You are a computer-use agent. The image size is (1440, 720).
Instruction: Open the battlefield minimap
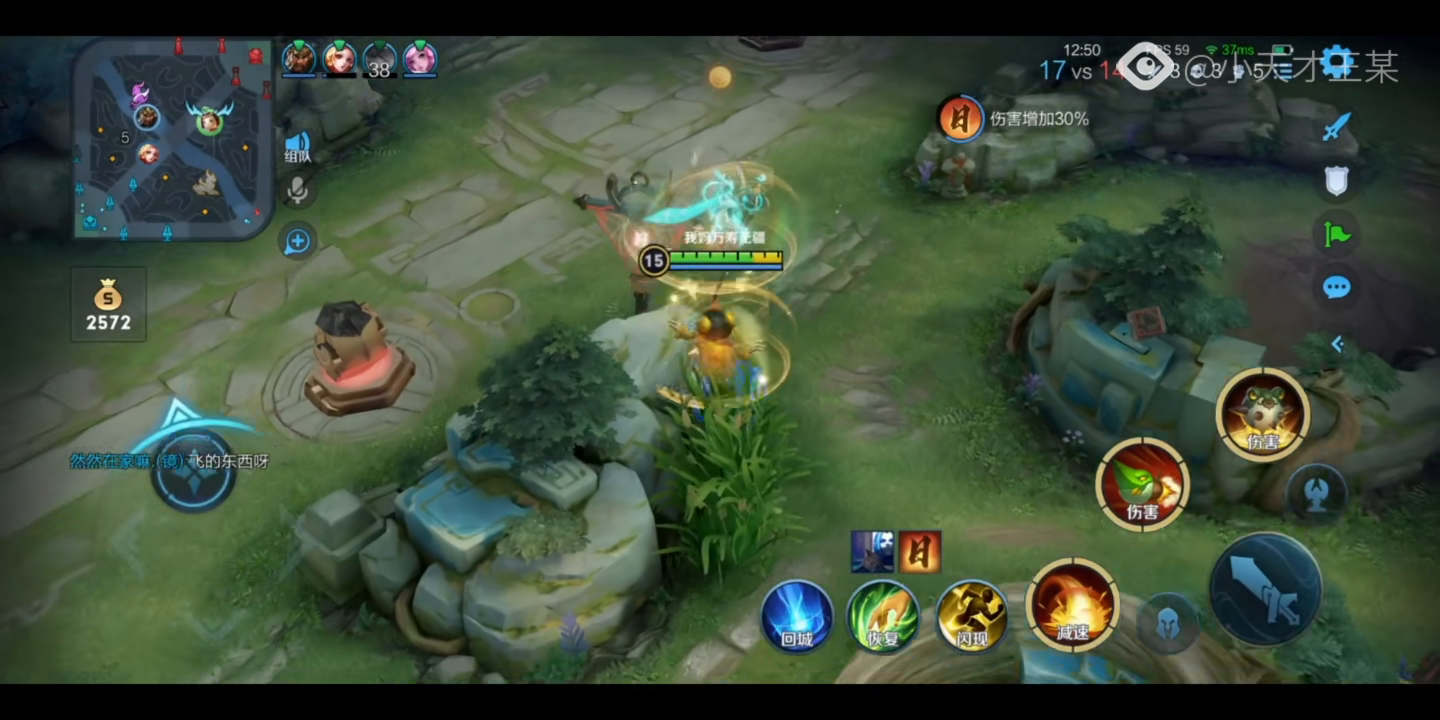point(173,138)
